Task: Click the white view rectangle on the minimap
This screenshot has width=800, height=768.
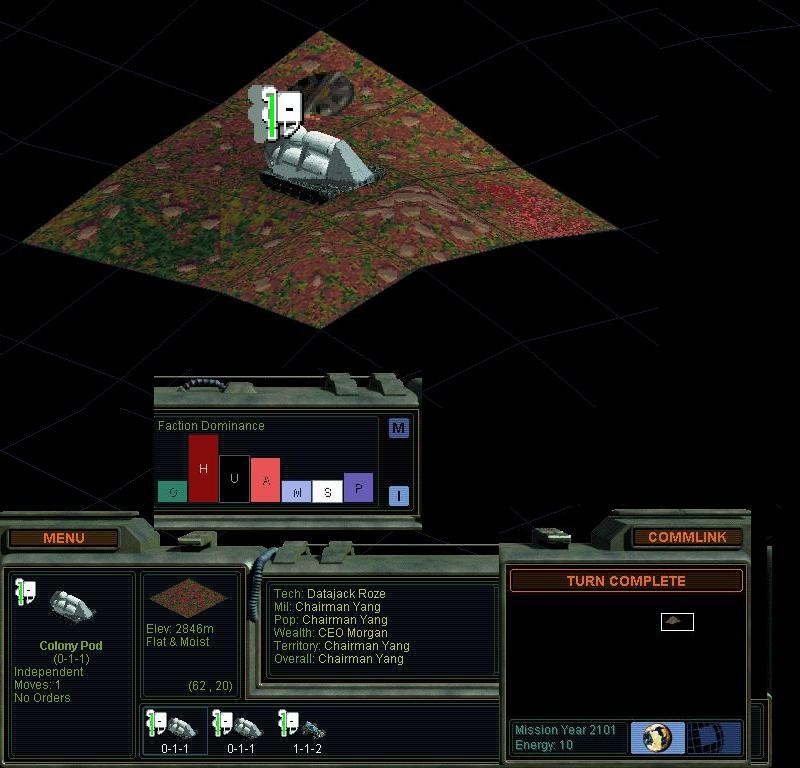Action: coord(677,622)
